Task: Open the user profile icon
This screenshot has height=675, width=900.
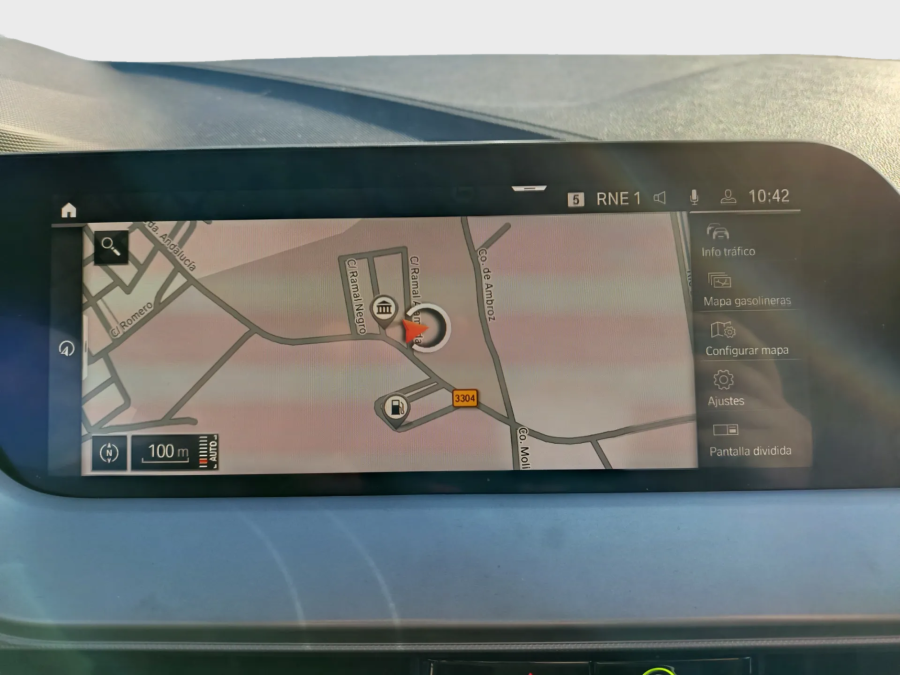Action: 728,197
